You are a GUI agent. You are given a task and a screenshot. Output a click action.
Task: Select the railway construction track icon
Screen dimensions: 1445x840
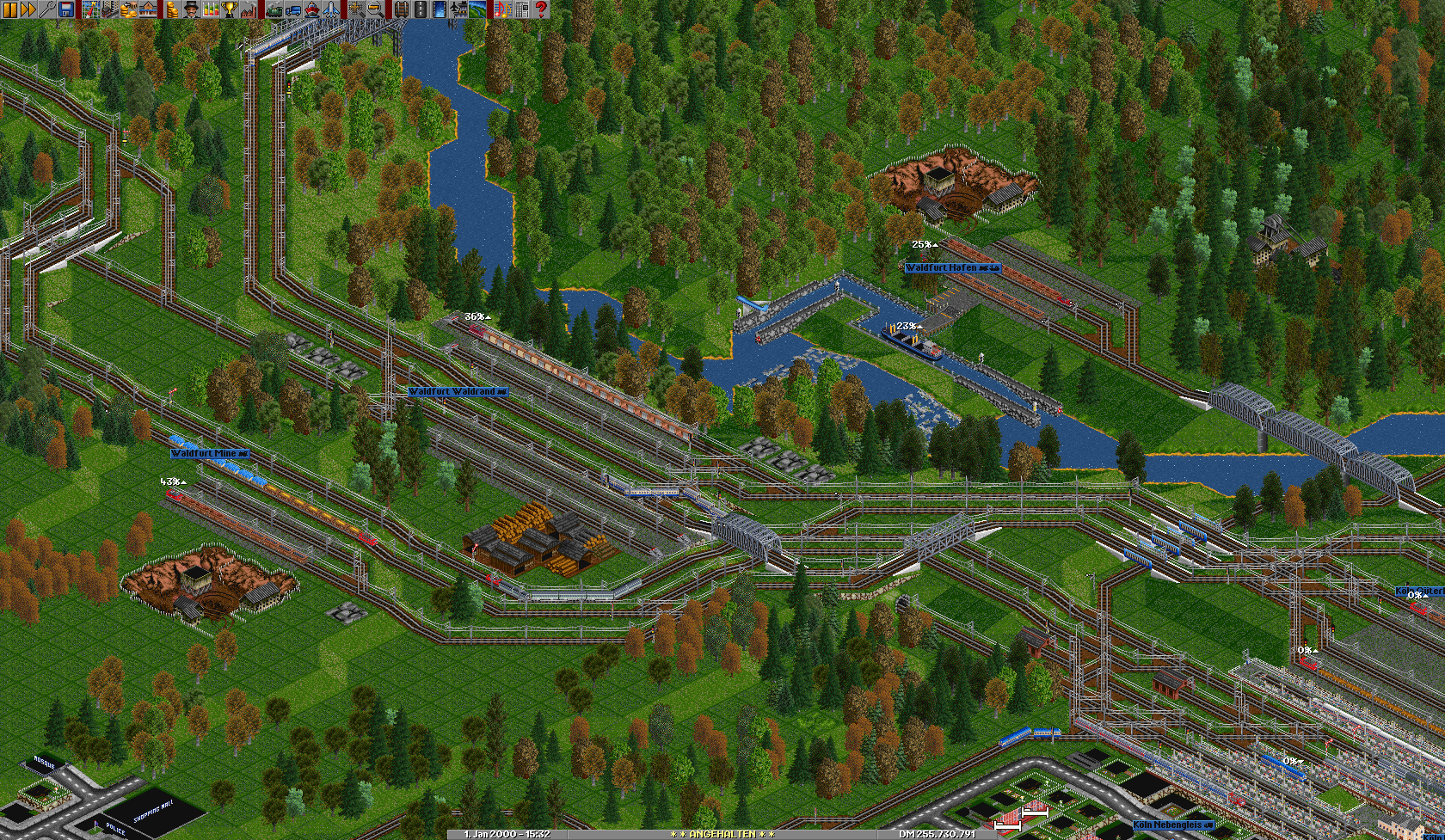point(400,9)
